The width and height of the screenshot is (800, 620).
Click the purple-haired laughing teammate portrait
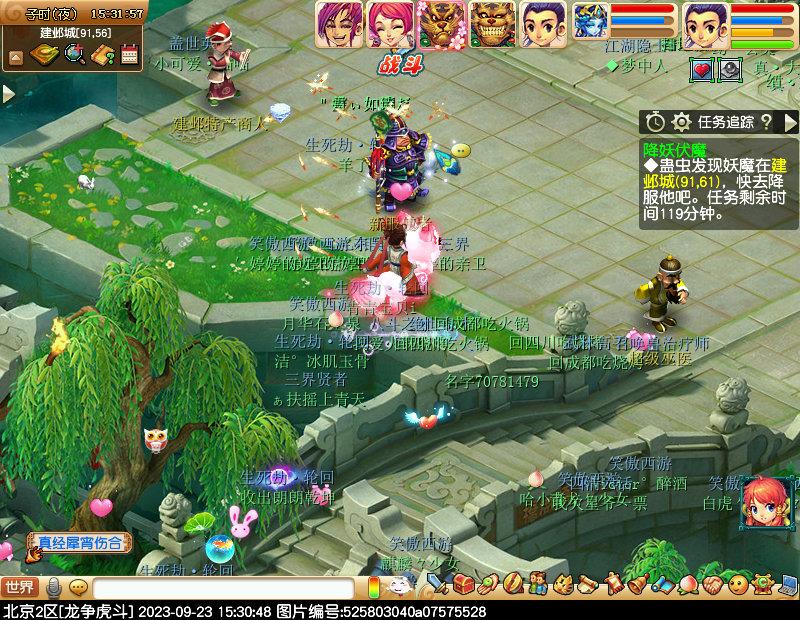[339, 24]
